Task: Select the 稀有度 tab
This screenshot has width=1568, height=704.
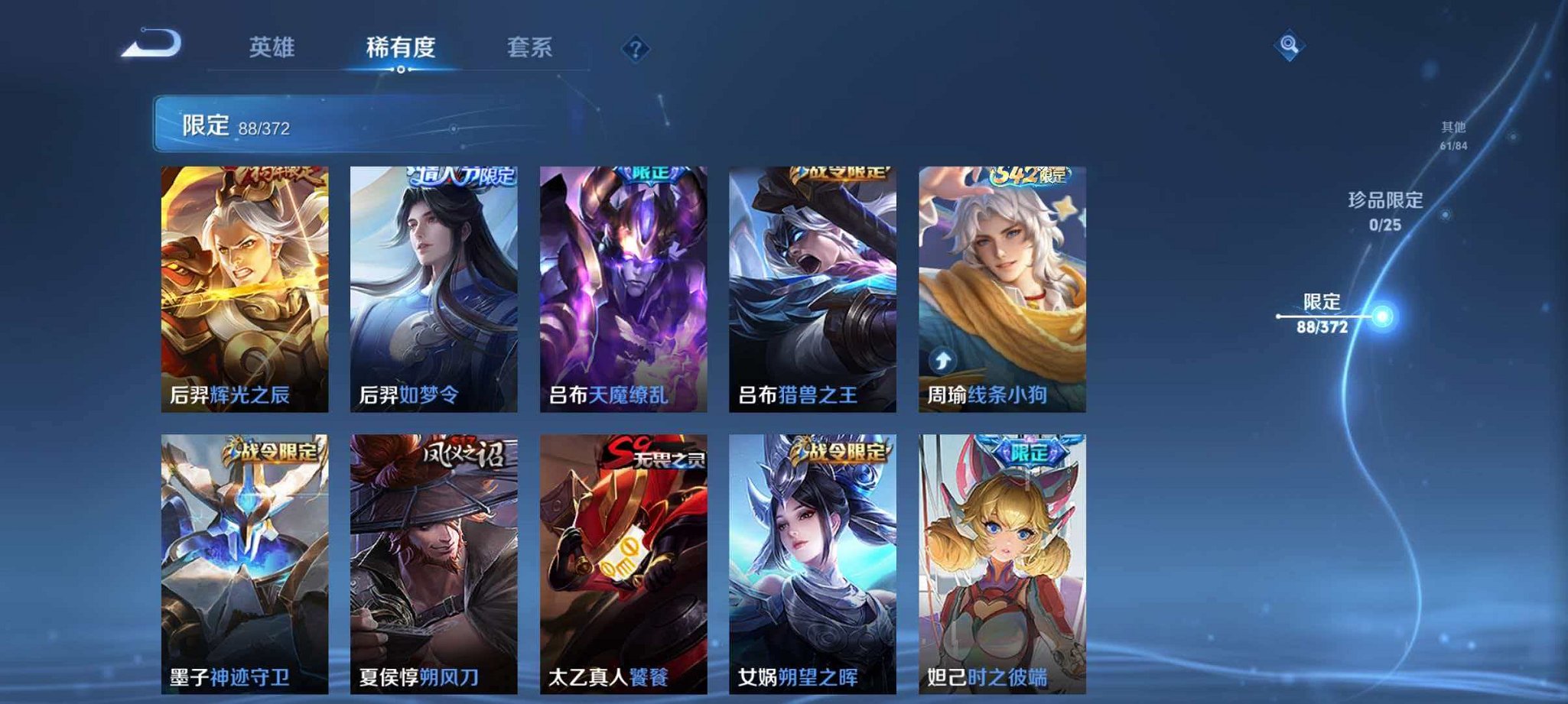Action: [x=399, y=47]
